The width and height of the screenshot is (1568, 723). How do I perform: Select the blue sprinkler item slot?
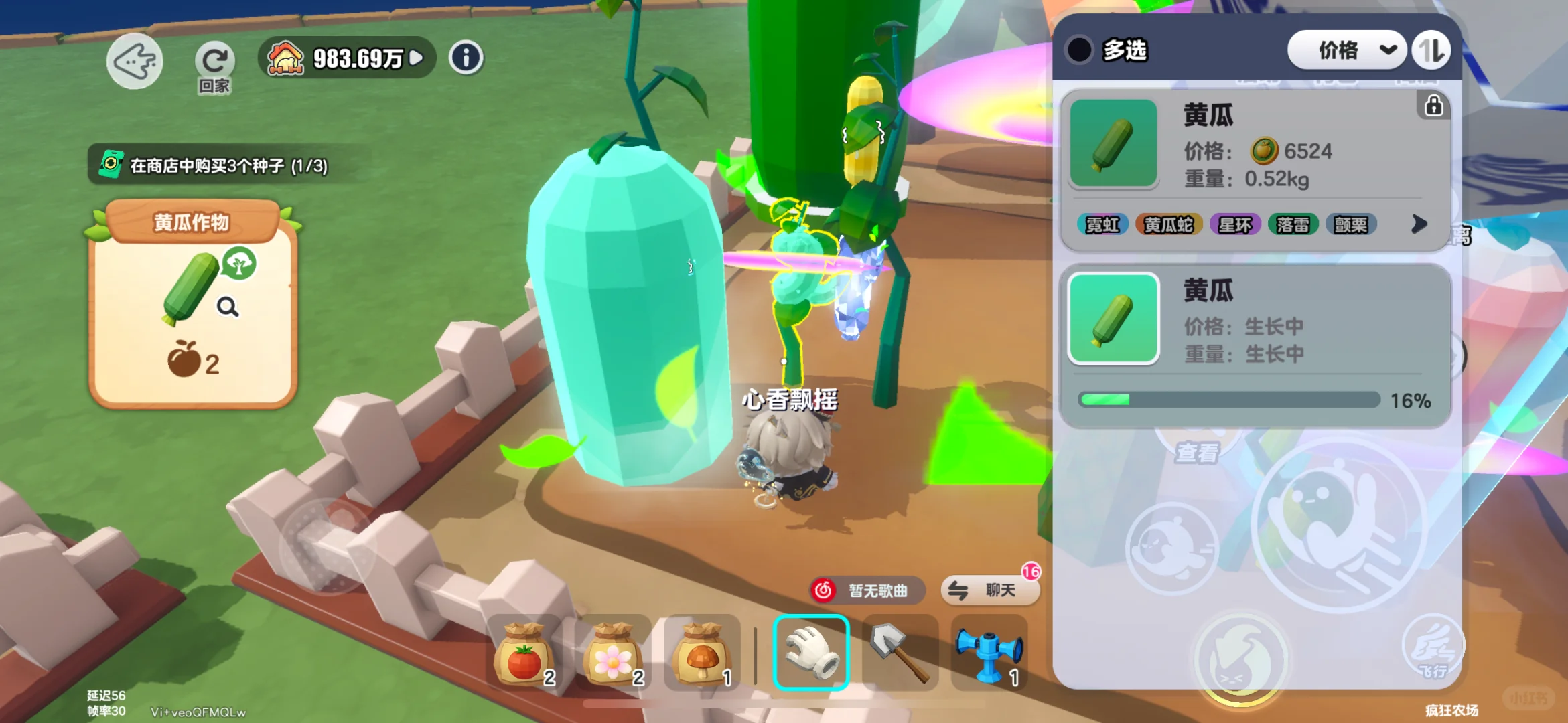[989, 653]
